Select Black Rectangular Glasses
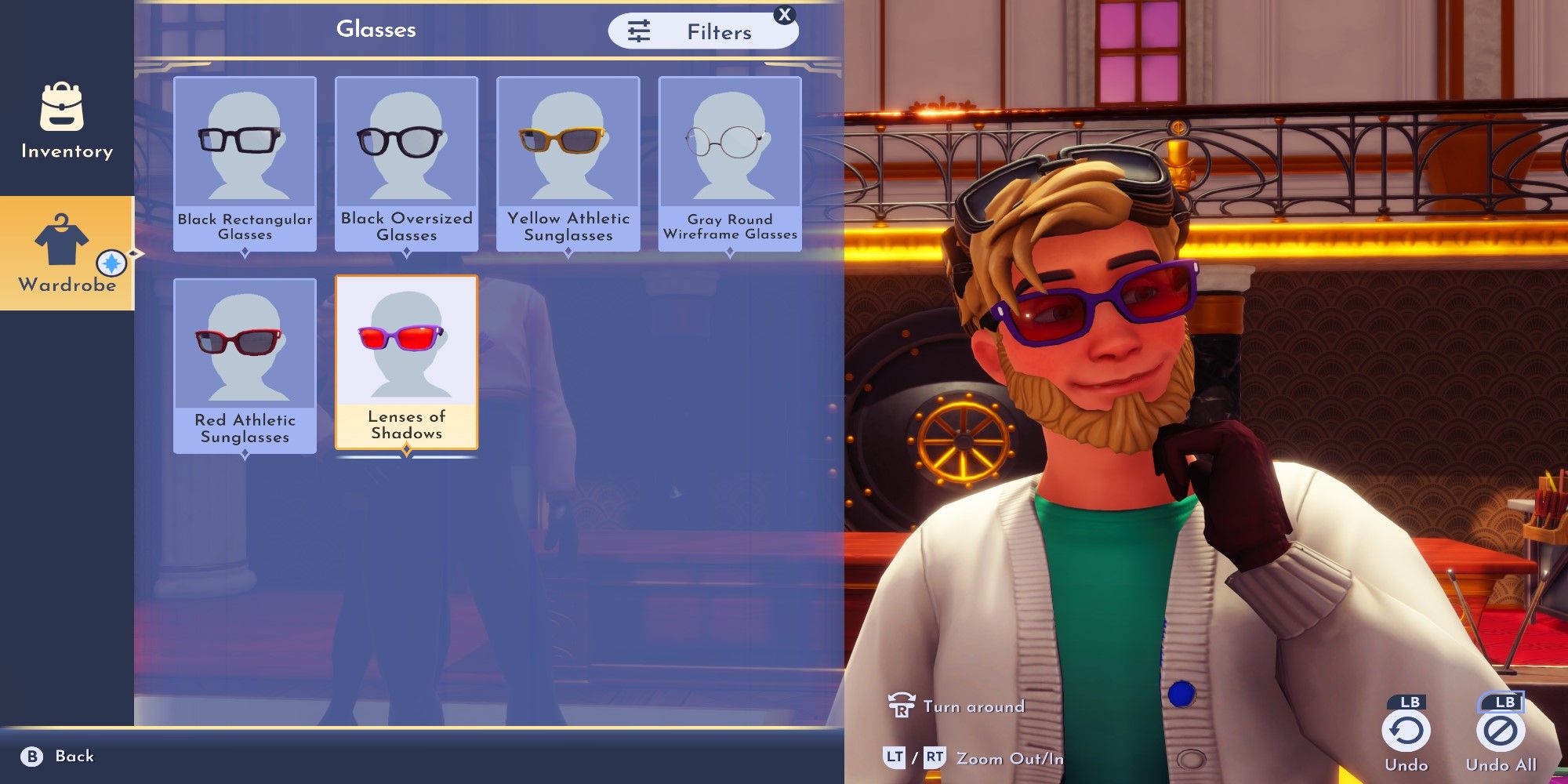The height and width of the screenshot is (784, 1568). click(245, 163)
